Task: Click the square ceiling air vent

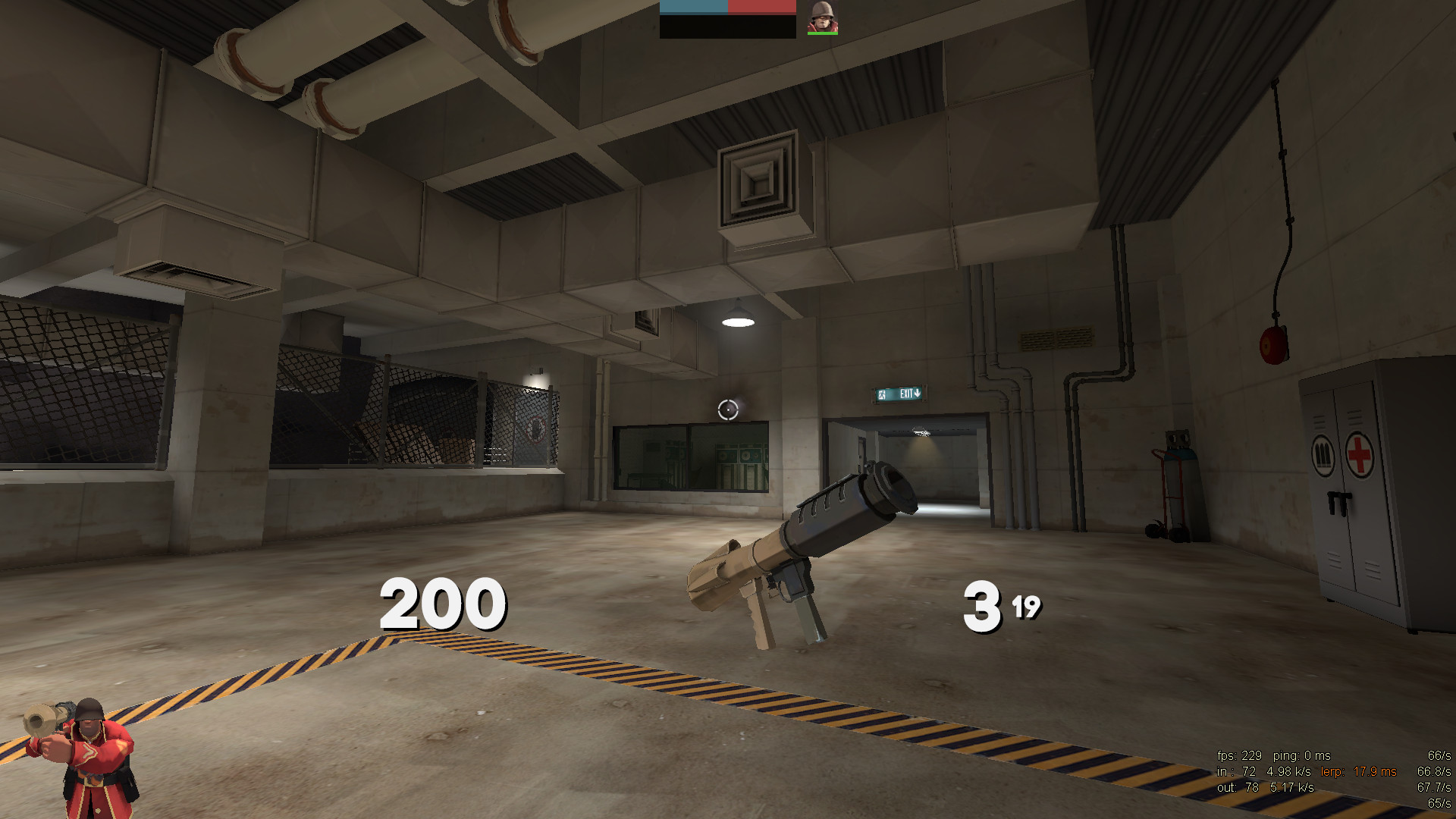Action: tap(755, 182)
